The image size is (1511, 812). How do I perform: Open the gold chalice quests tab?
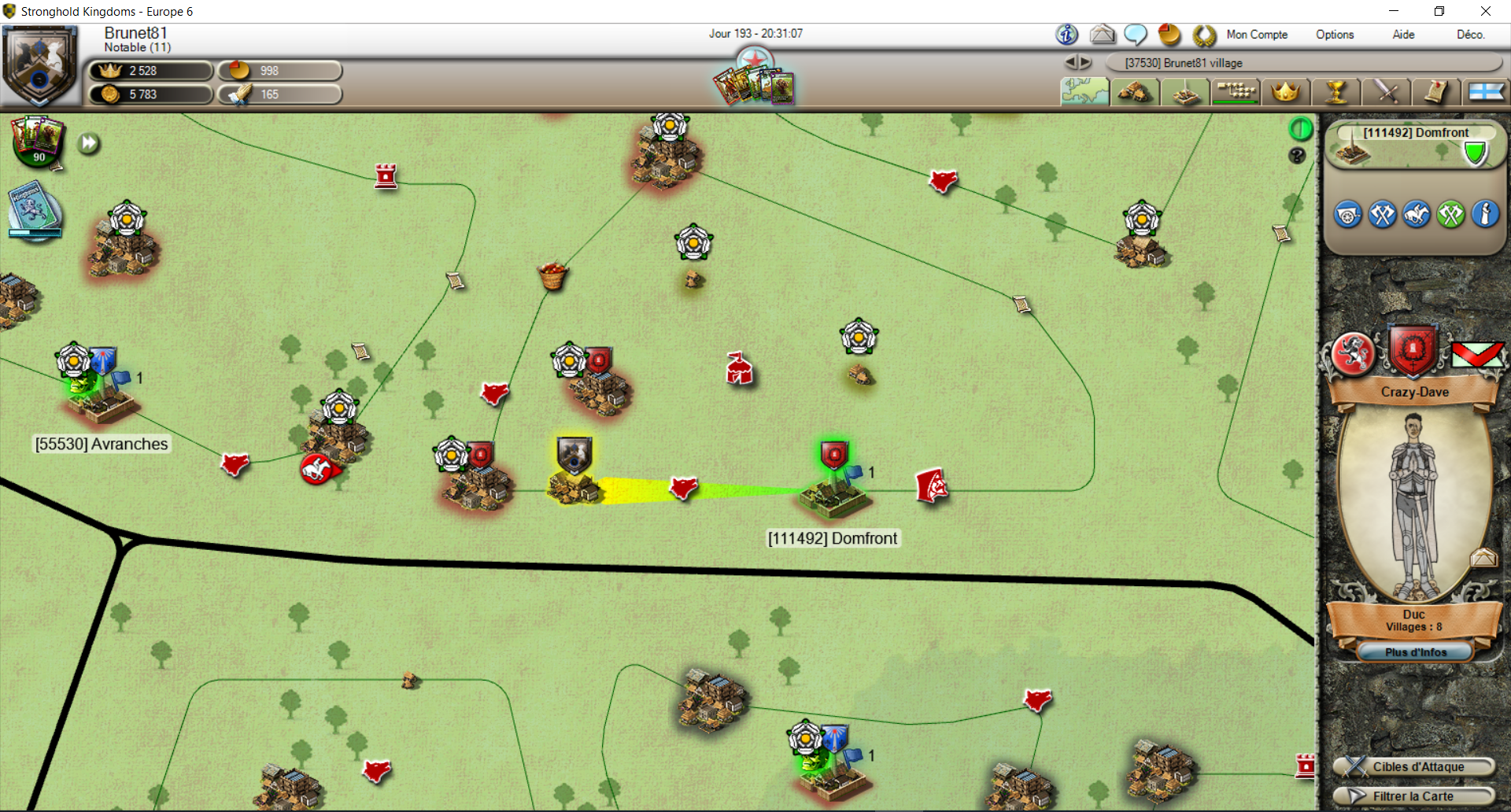click(x=1336, y=92)
